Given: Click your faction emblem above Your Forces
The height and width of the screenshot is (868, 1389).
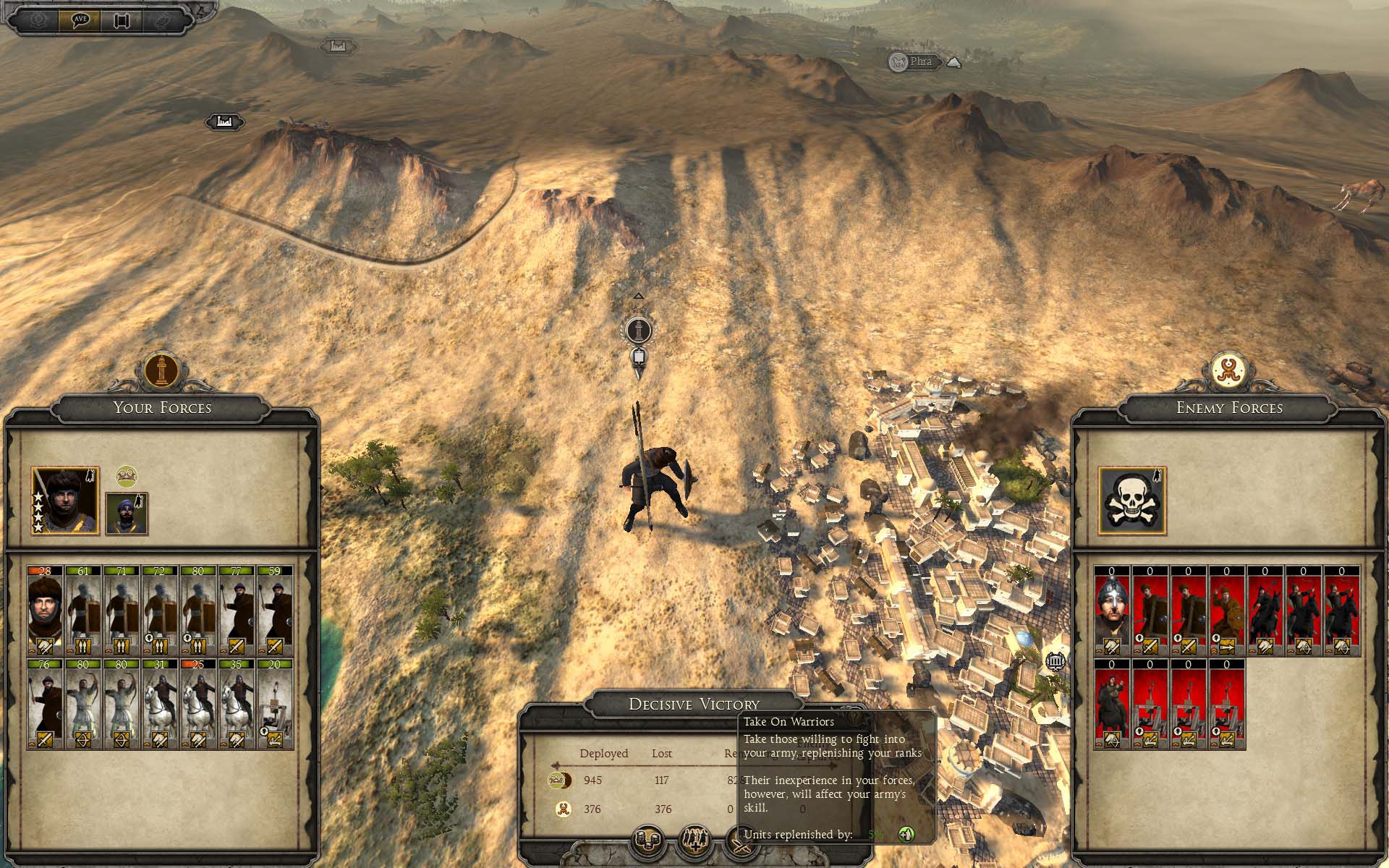Looking at the screenshot, I should tap(162, 370).
